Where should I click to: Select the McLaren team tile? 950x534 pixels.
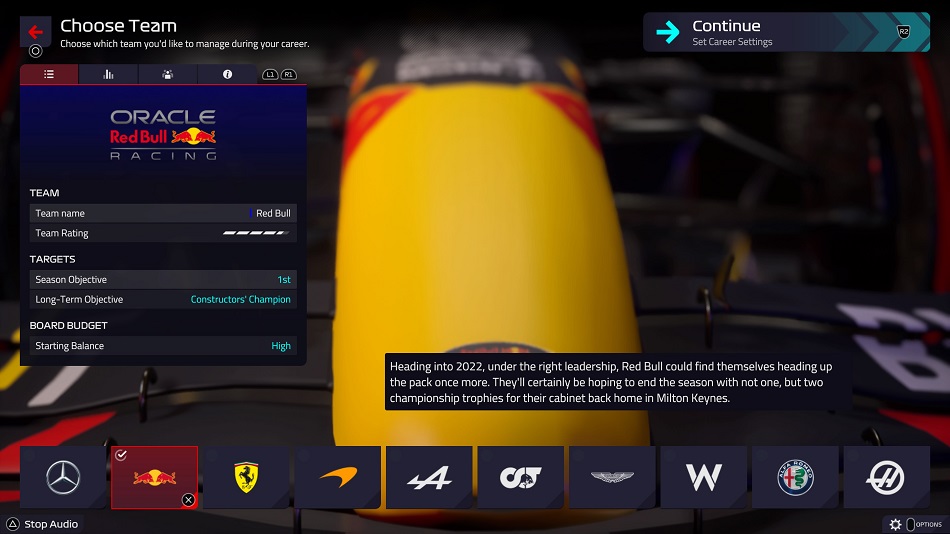(x=337, y=477)
